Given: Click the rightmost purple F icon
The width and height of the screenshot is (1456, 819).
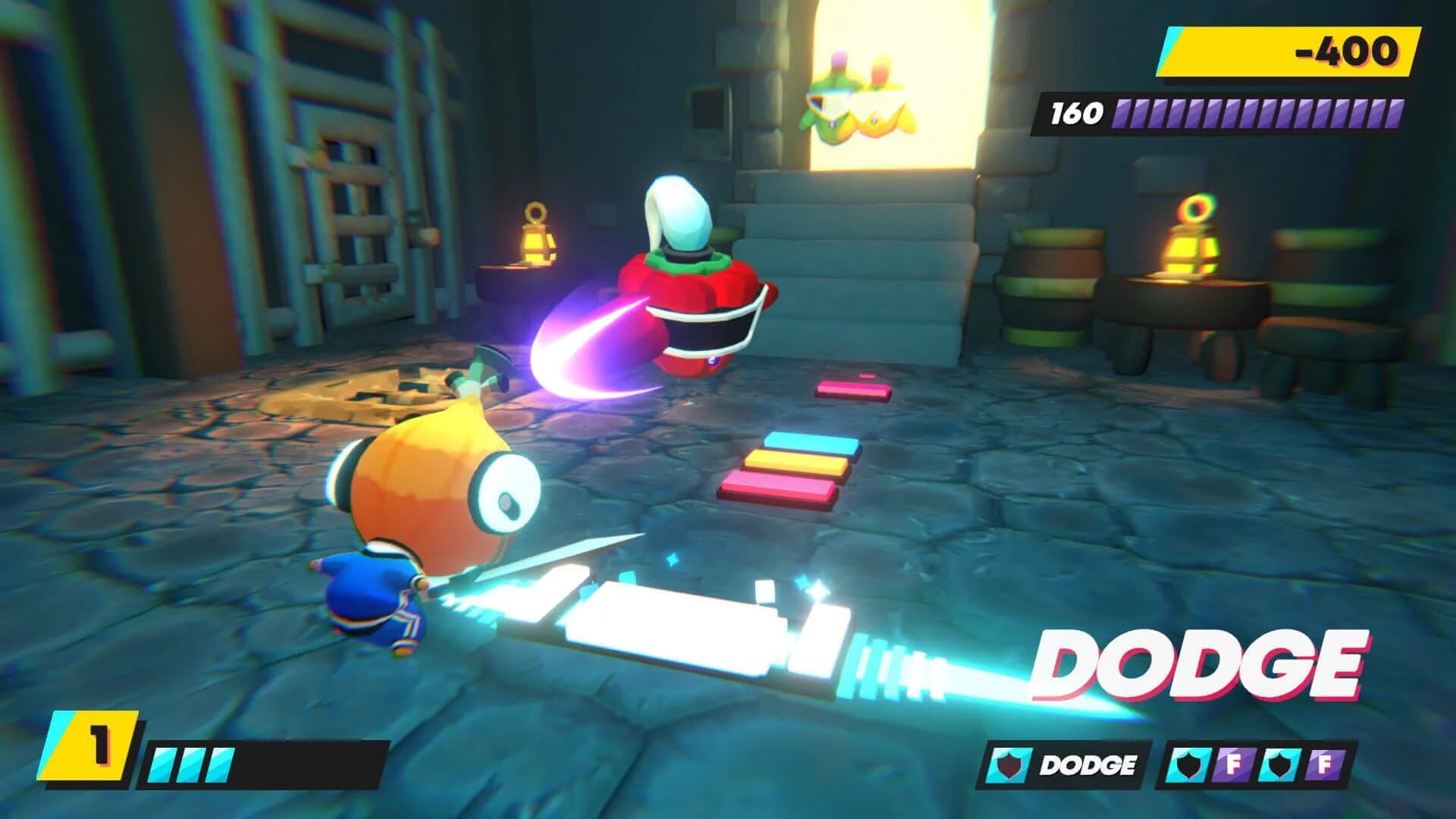Looking at the screenshot, I should (x=1324, y=763).
